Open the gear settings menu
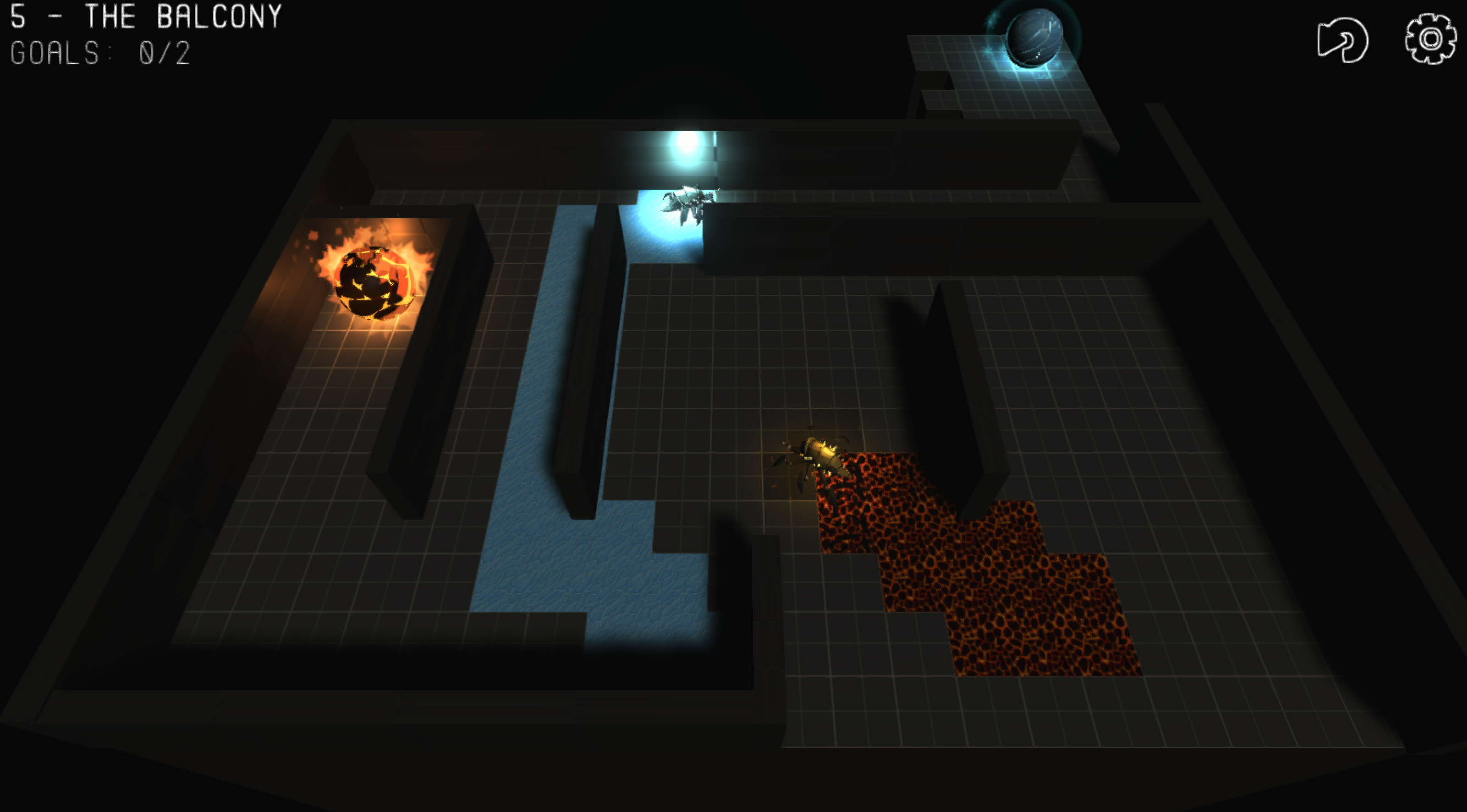Viewport: 1467px width, 812px height. [1430, 38]
